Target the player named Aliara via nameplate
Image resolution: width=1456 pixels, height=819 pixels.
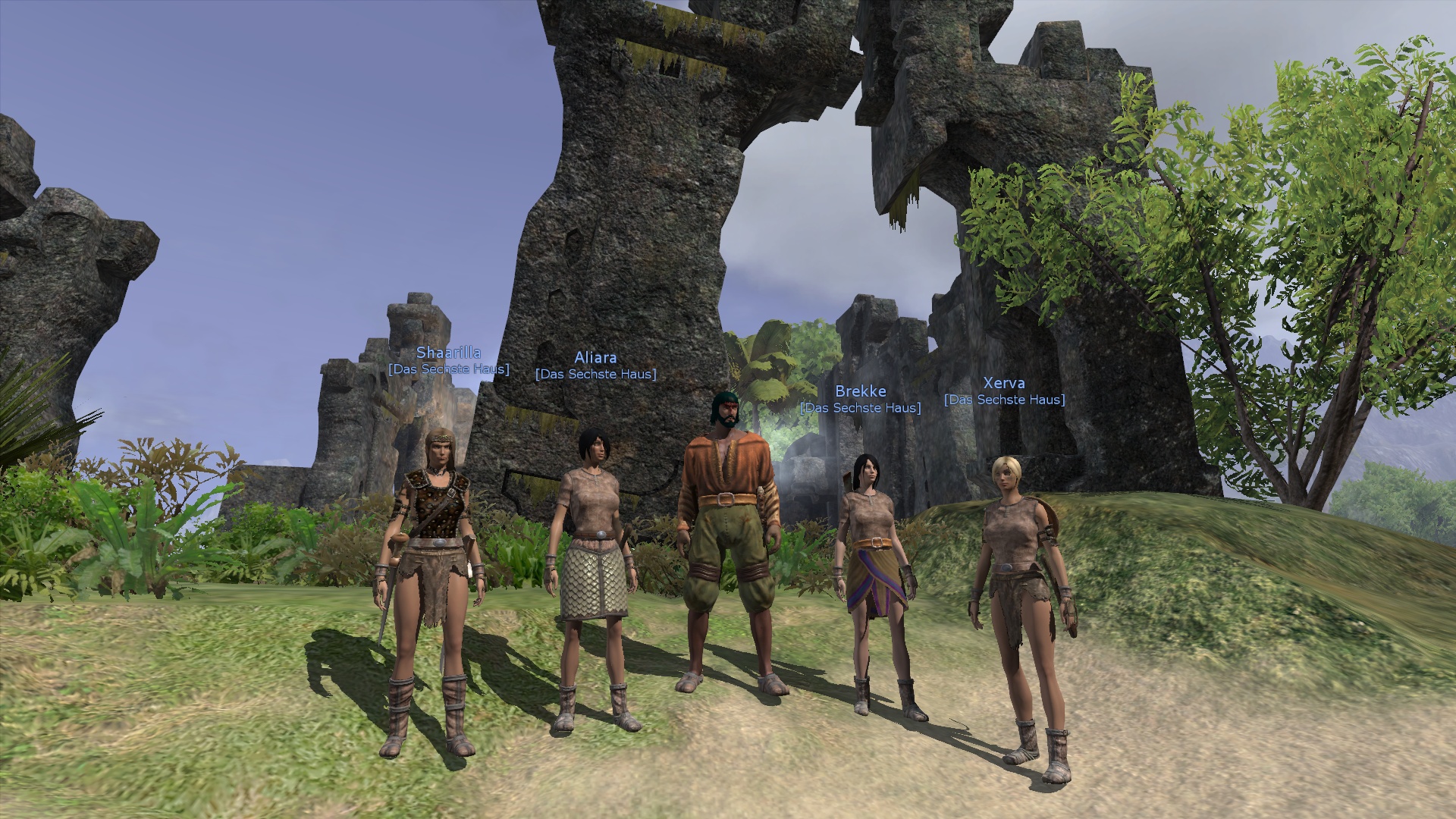(x=595, y=358)
